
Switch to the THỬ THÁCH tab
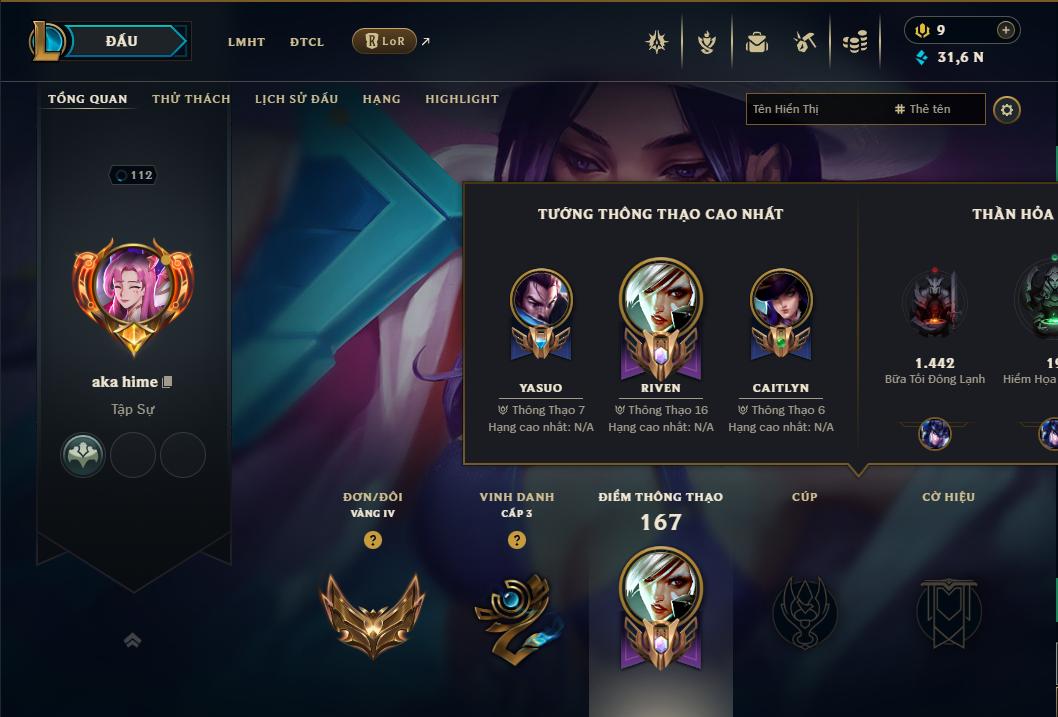(191, 99)
